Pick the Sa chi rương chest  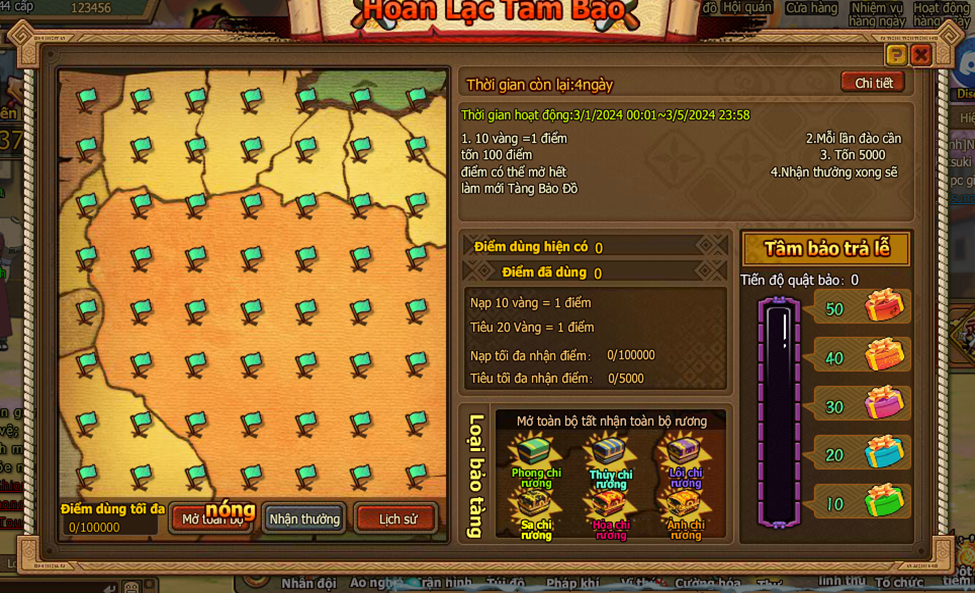click(536, 506)
